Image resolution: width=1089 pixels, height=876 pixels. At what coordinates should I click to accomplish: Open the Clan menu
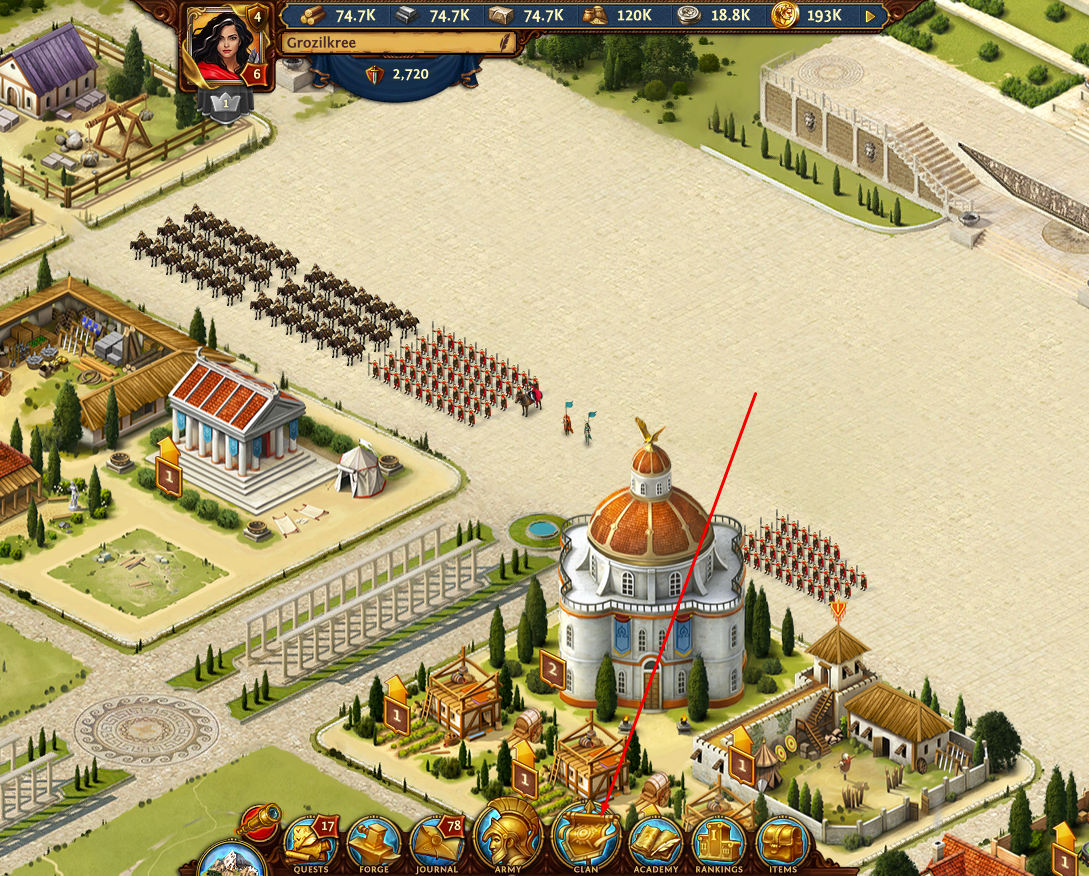coord(586,838)
